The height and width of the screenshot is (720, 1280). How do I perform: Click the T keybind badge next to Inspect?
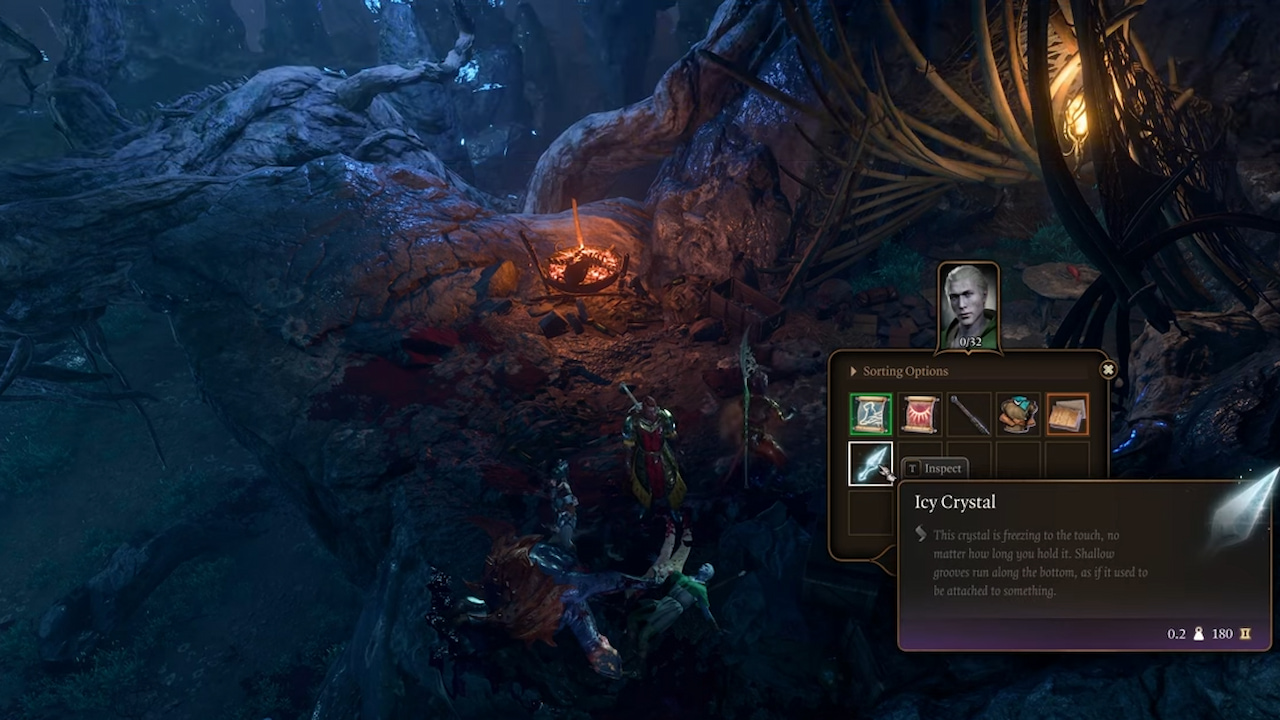(911, 467)
